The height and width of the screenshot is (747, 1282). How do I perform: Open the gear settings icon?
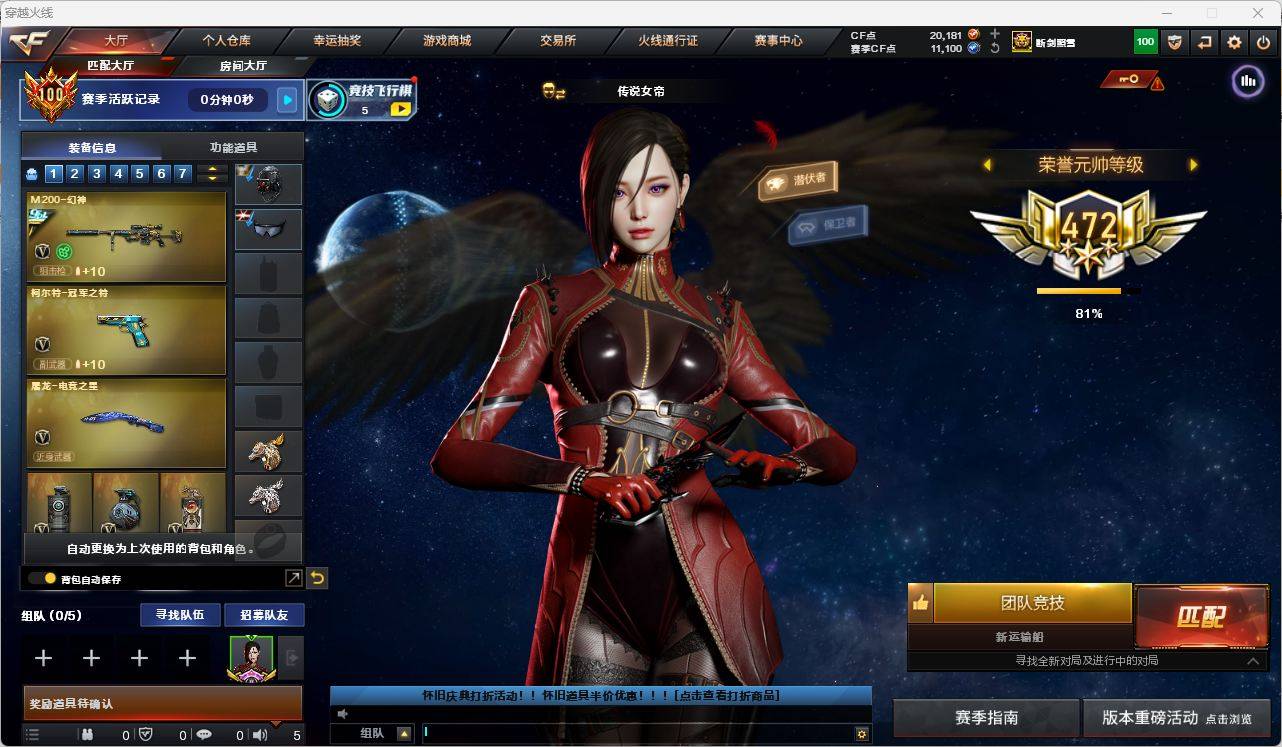pyautogui.click(x=1235, y=42)
